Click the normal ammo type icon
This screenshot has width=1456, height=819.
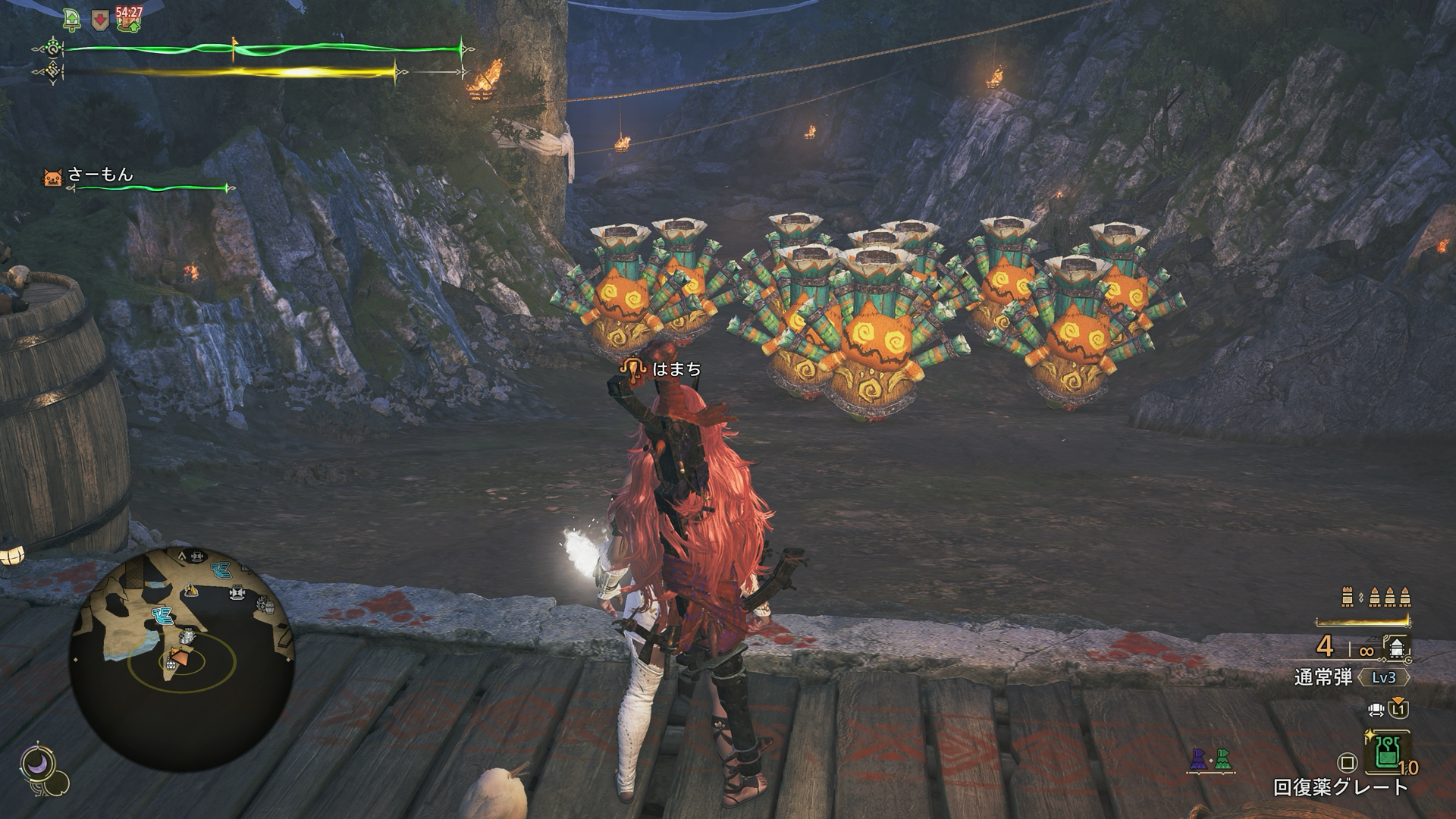coord(1397,648)
